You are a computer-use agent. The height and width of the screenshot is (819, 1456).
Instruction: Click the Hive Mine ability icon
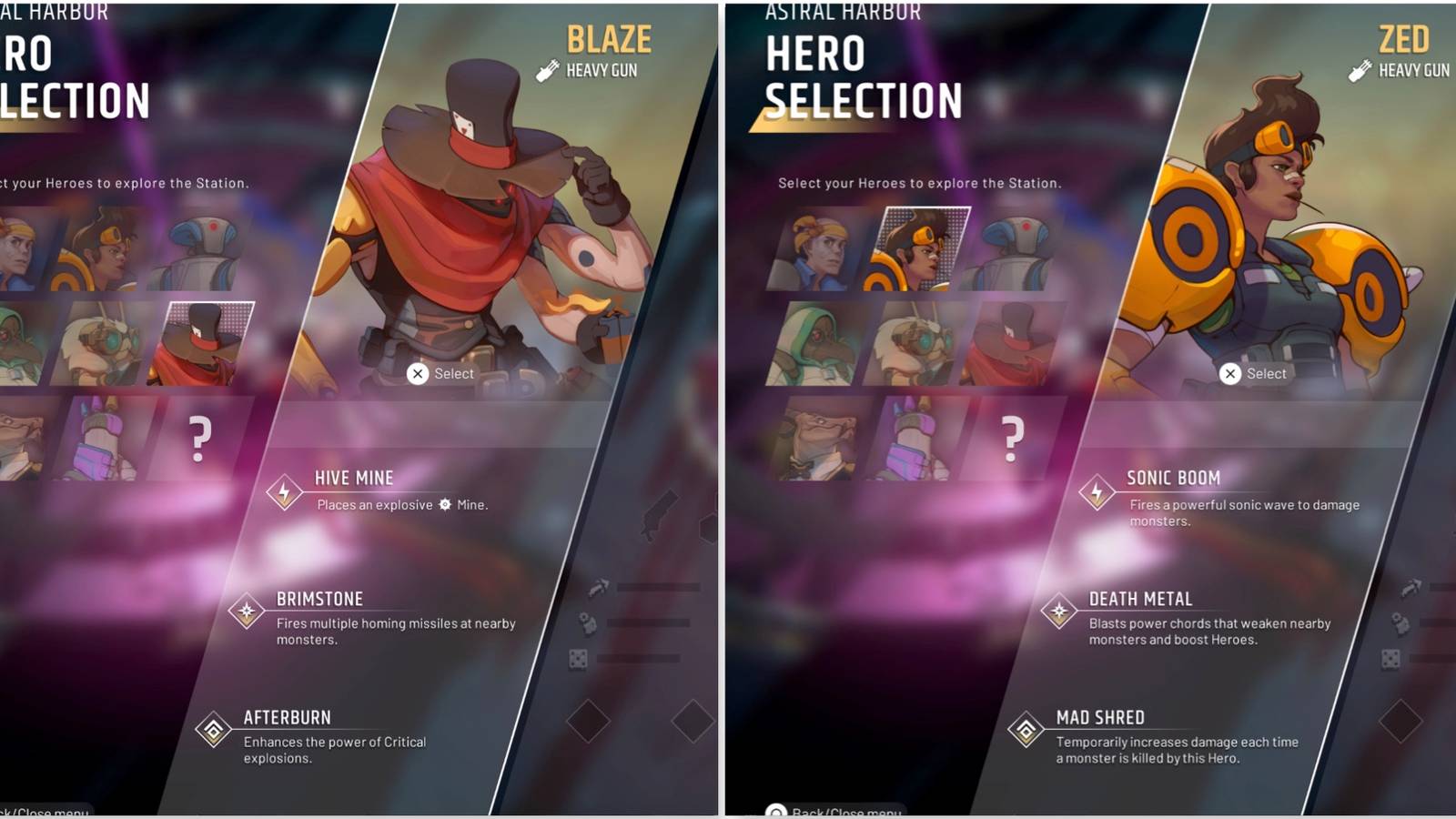pos(285,492)
